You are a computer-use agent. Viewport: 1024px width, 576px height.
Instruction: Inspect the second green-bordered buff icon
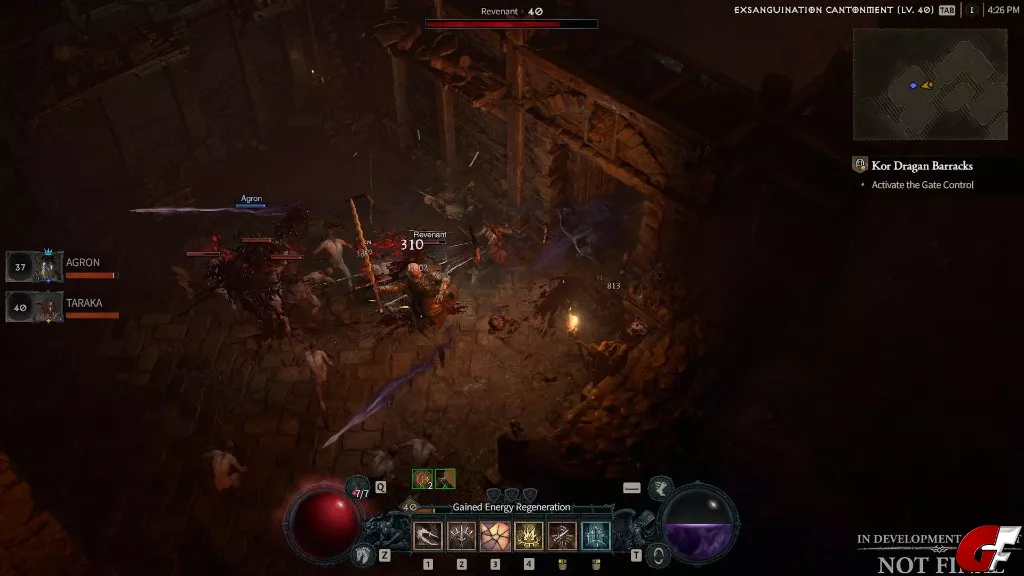445,479
